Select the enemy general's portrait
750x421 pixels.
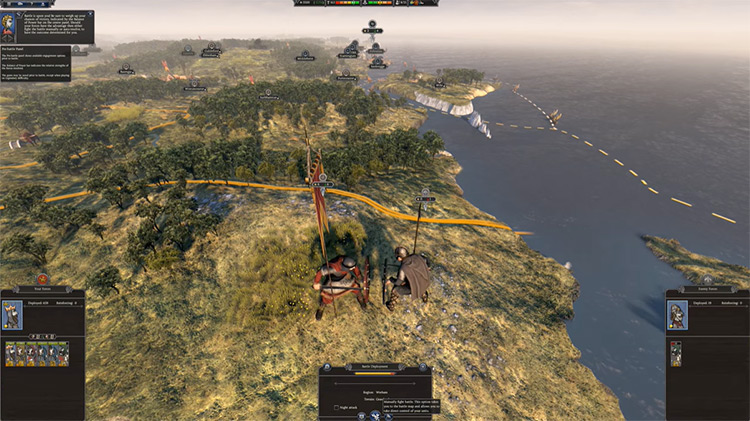tap(678, 316)
